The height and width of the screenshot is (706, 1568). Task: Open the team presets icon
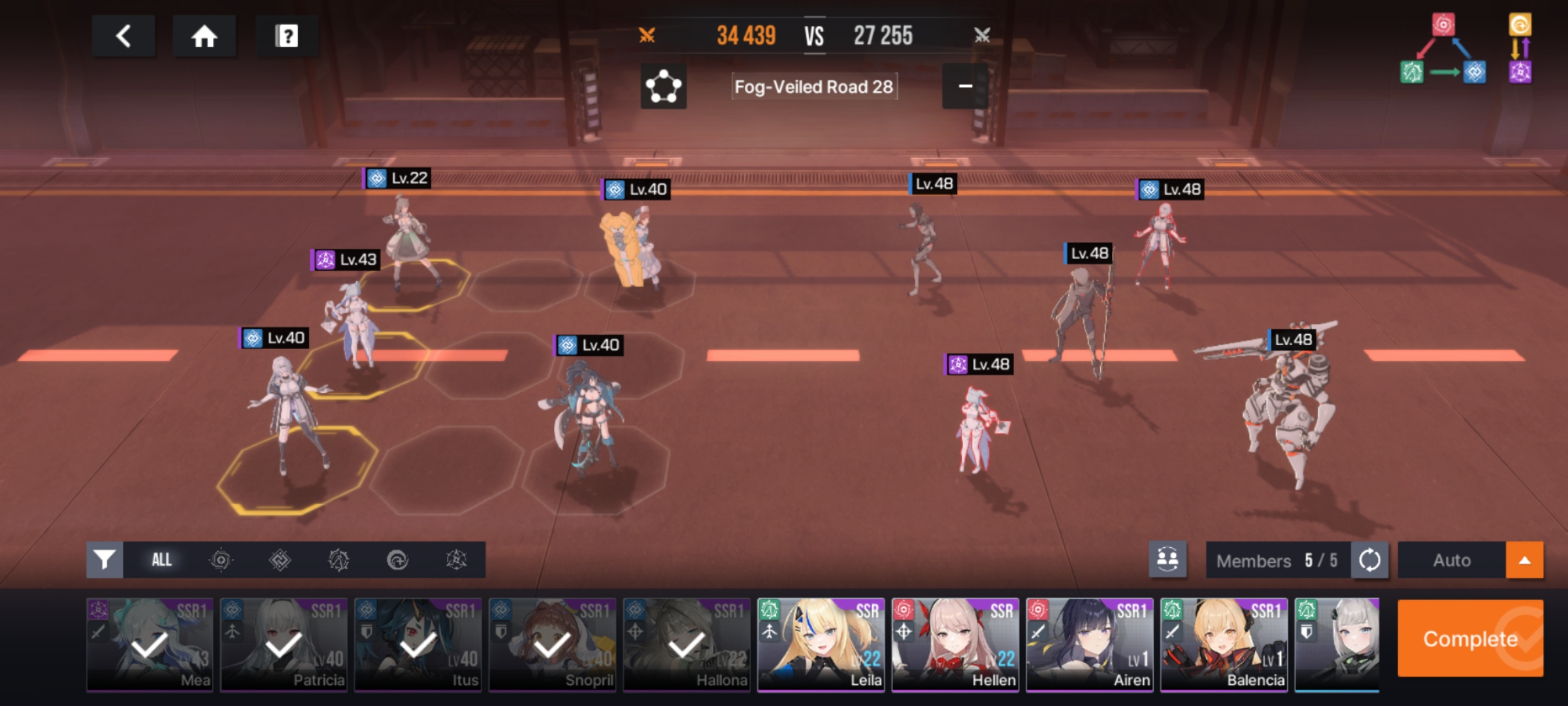[x=1168, y=560]
